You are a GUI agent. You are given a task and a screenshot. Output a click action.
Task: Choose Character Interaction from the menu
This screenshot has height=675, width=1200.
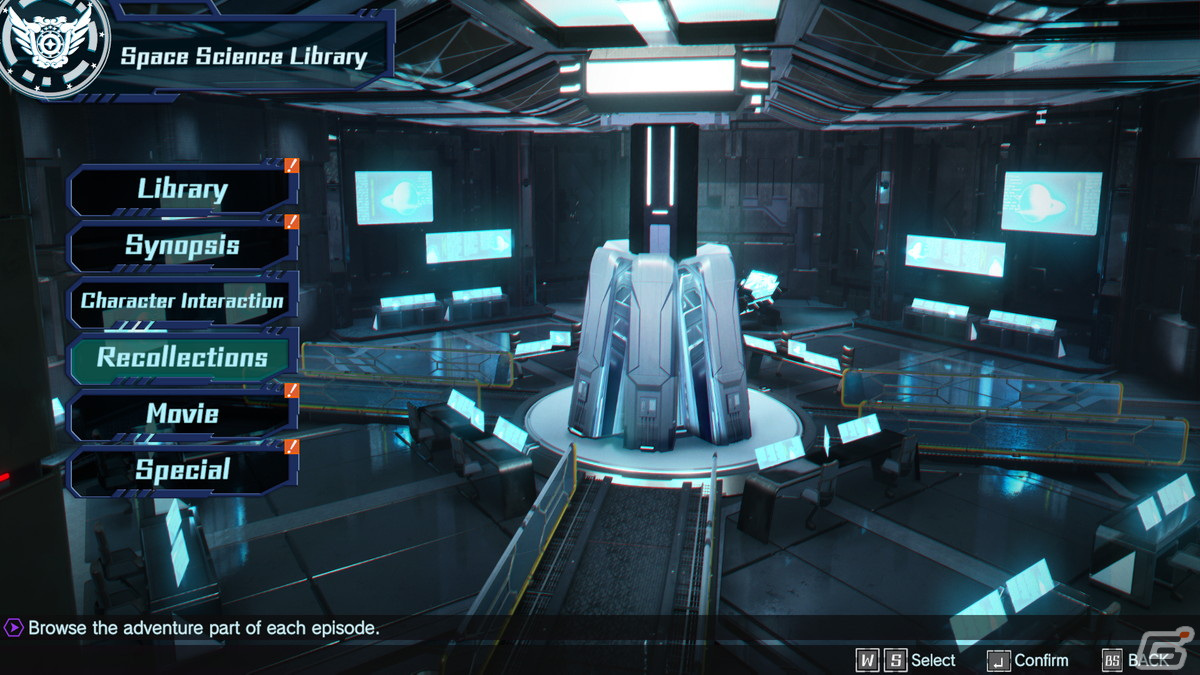(x=182, y=301)
